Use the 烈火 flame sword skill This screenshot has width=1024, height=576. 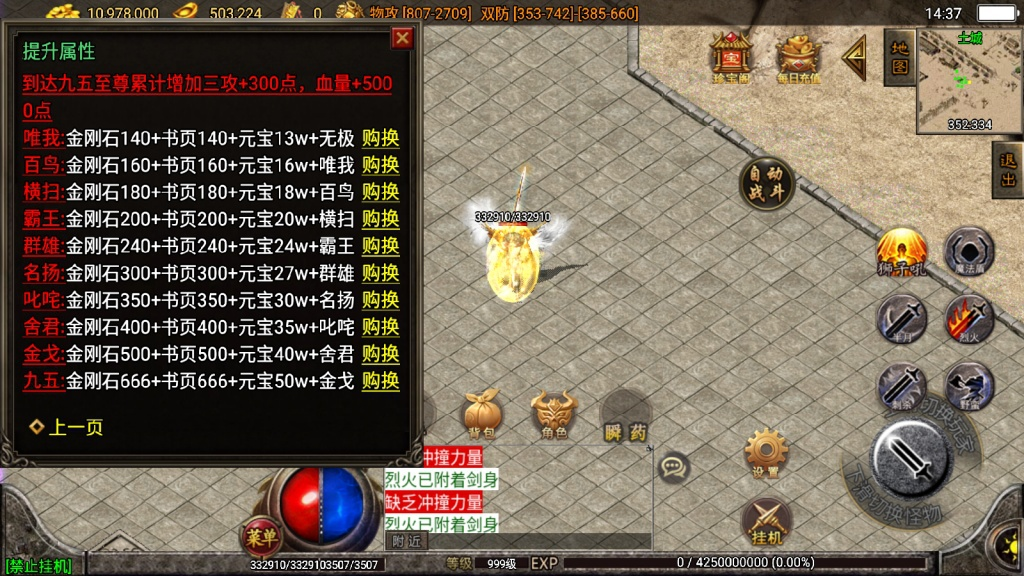tap(968, 320)
